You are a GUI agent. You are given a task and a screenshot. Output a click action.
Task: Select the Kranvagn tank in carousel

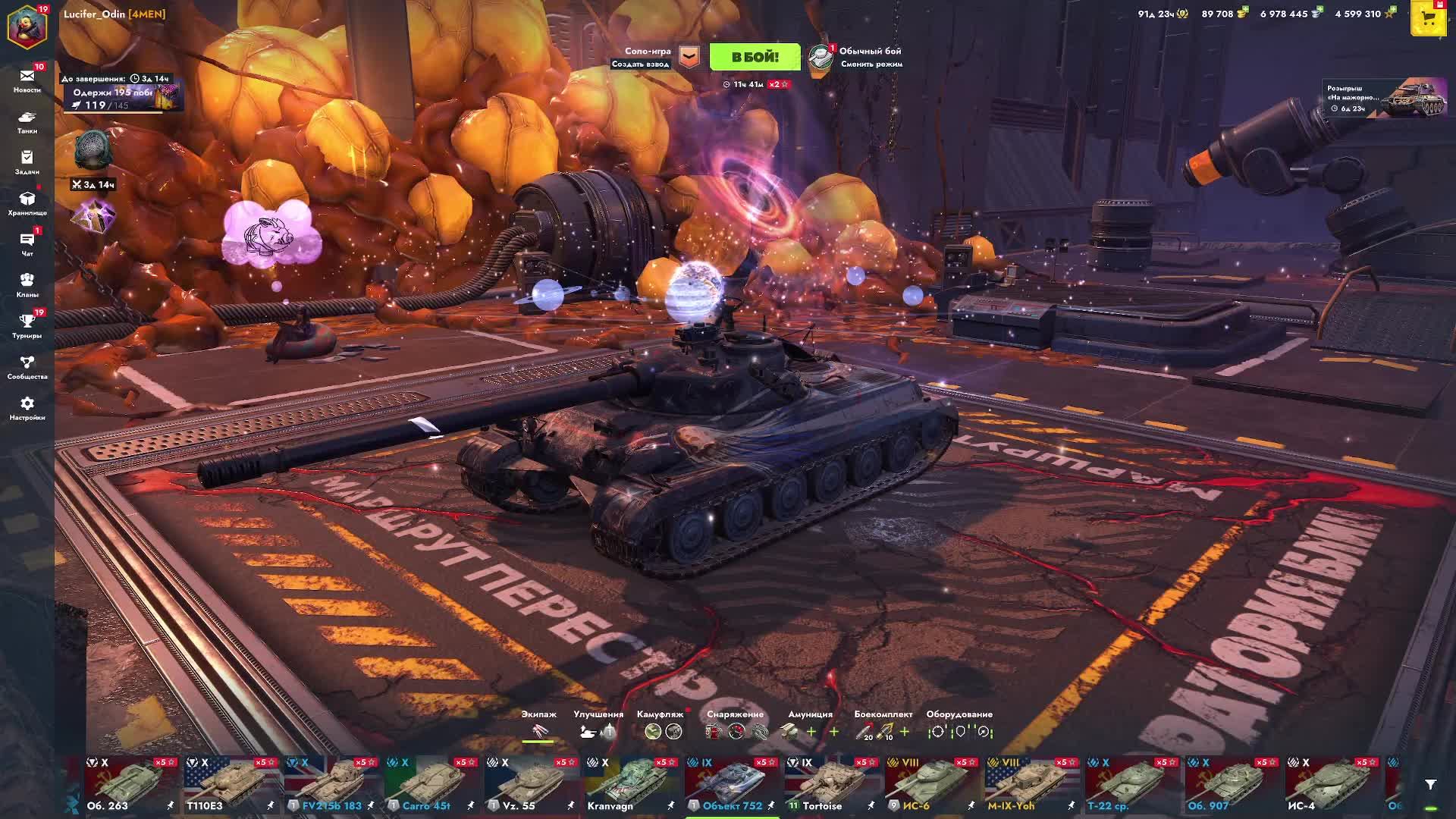tap(632, 786)
